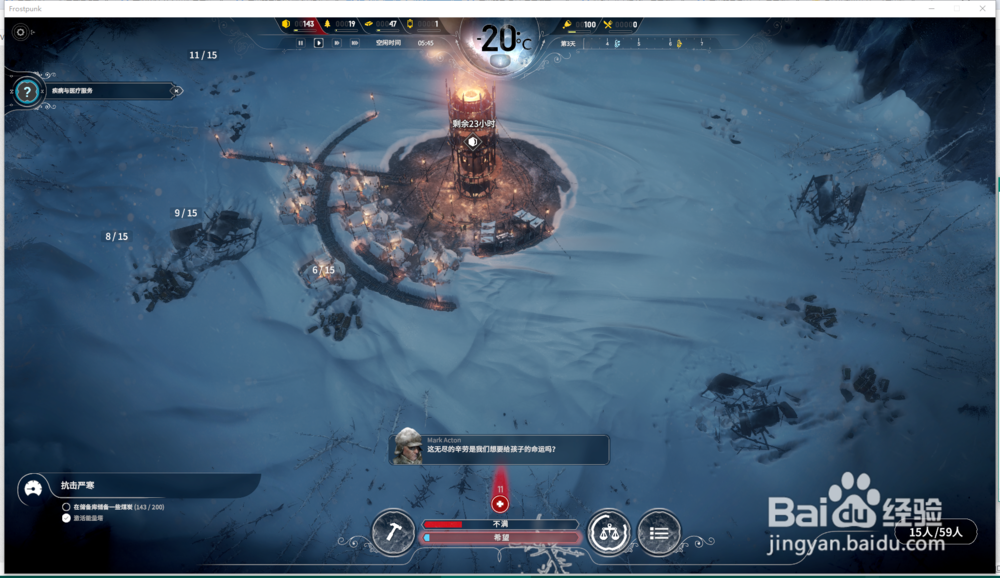Screen dimensions: 1000x578
Task: Open the hammer construction menu
Action: (393, 532)
